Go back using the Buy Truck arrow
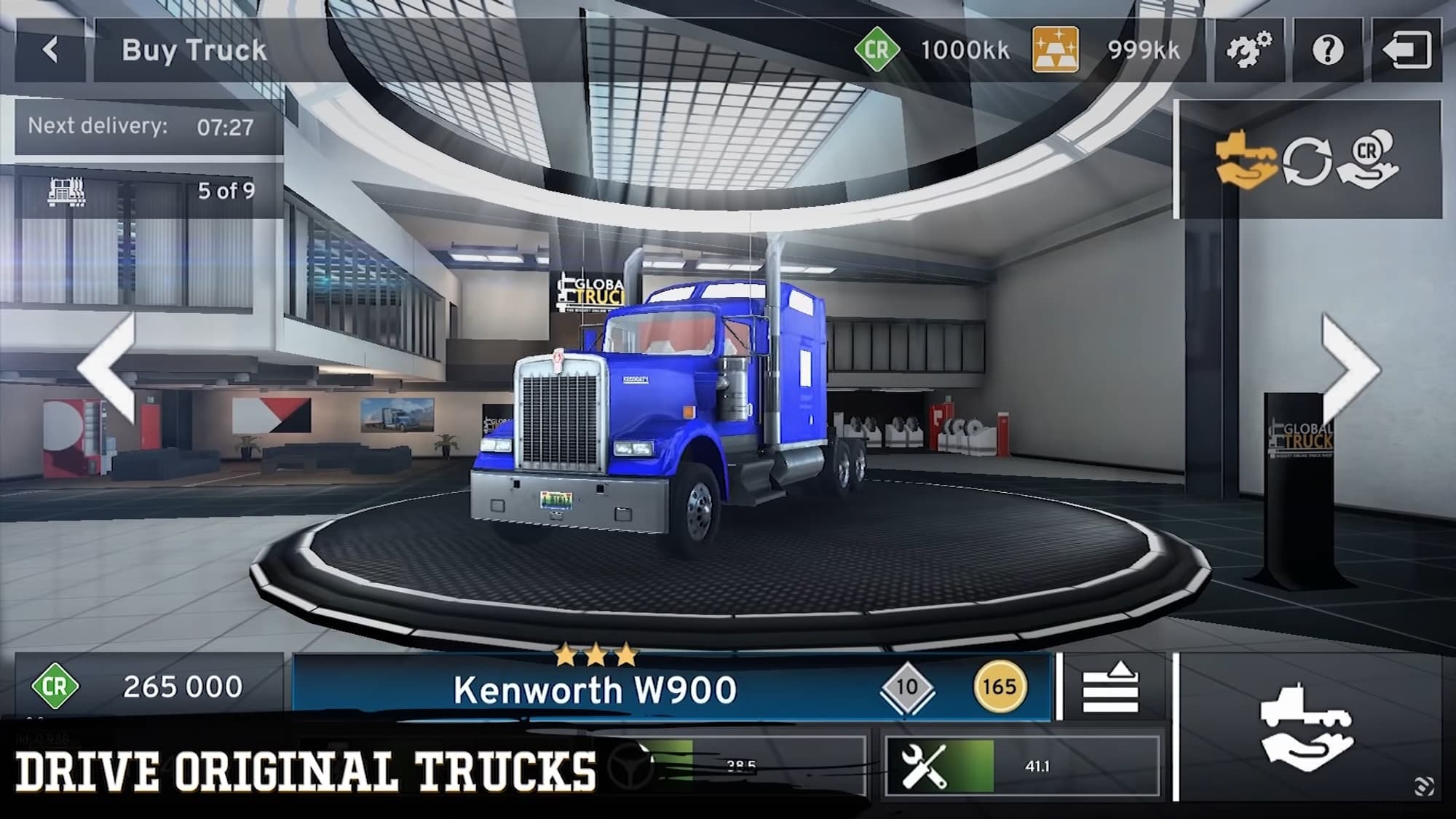The width and height of the screenshot is (1456, 819). pyautogui.click(x=51, y=50)
